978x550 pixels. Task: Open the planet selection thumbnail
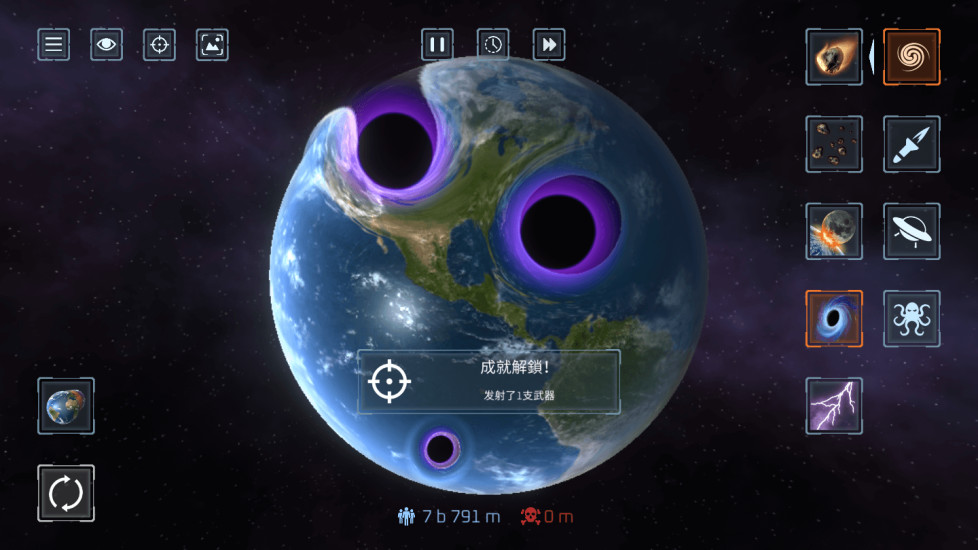click(66, 405)
